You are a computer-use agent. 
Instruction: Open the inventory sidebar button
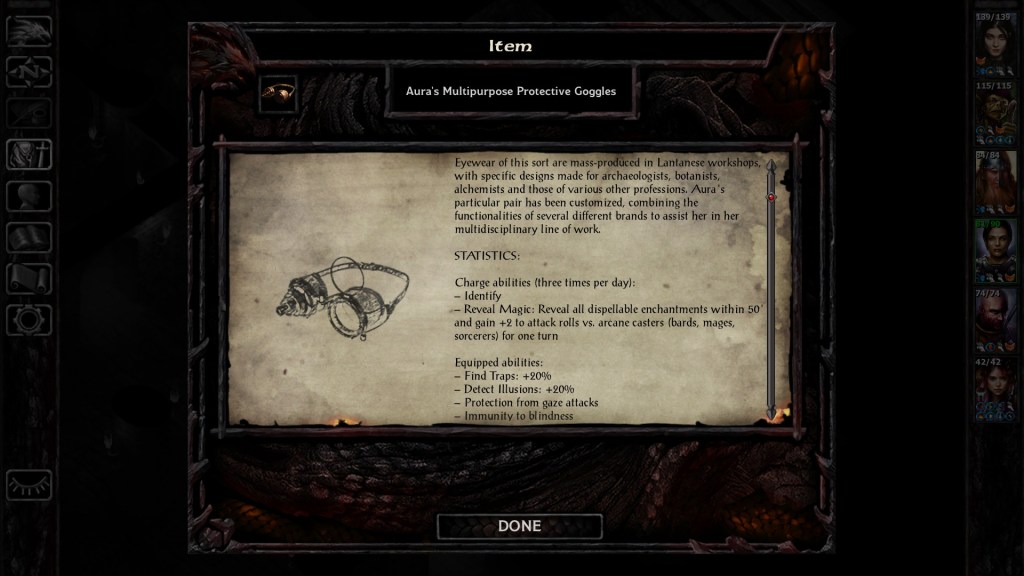[29, 155]
